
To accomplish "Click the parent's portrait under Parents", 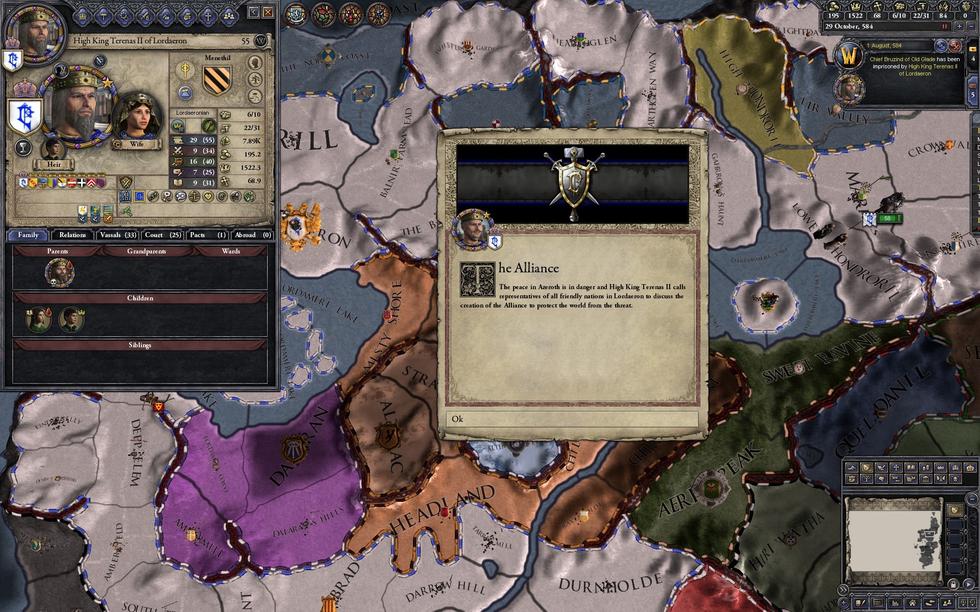I will click(58, 272).
